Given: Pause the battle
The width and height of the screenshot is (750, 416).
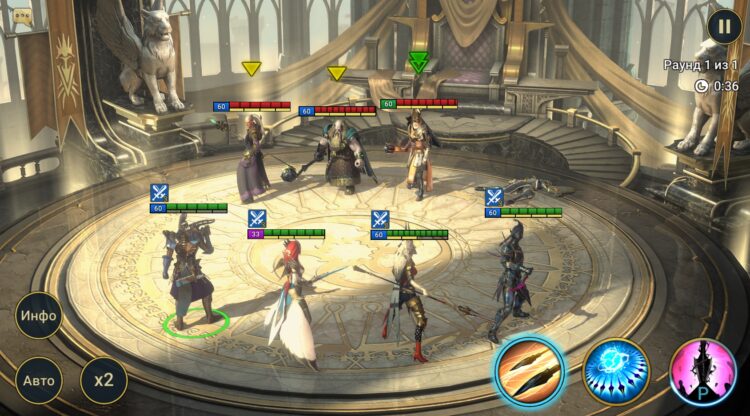Looking at the screenshot, I should click(725, 26).
